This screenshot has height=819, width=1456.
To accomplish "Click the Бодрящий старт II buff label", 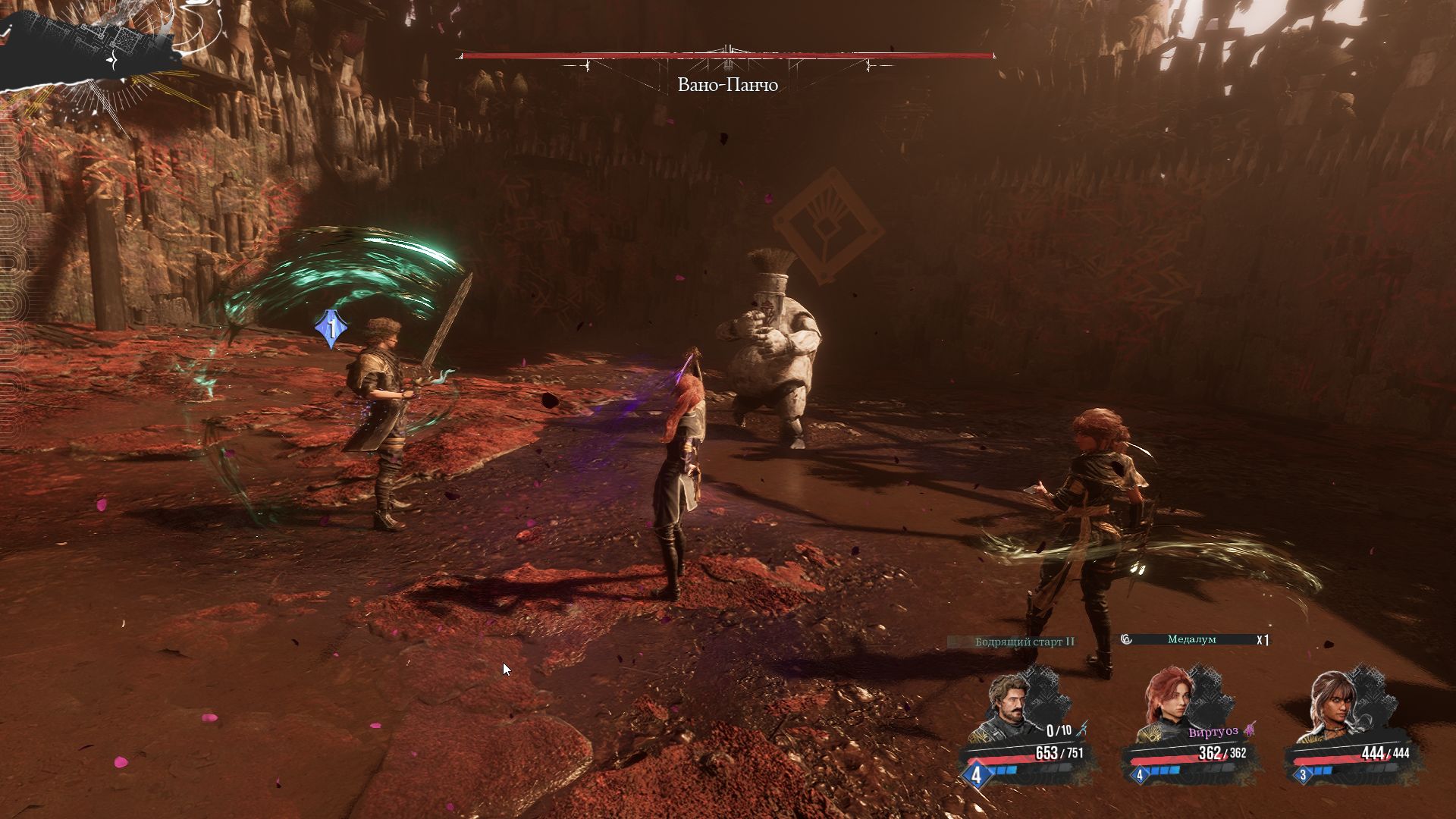I will [1025, 642].
